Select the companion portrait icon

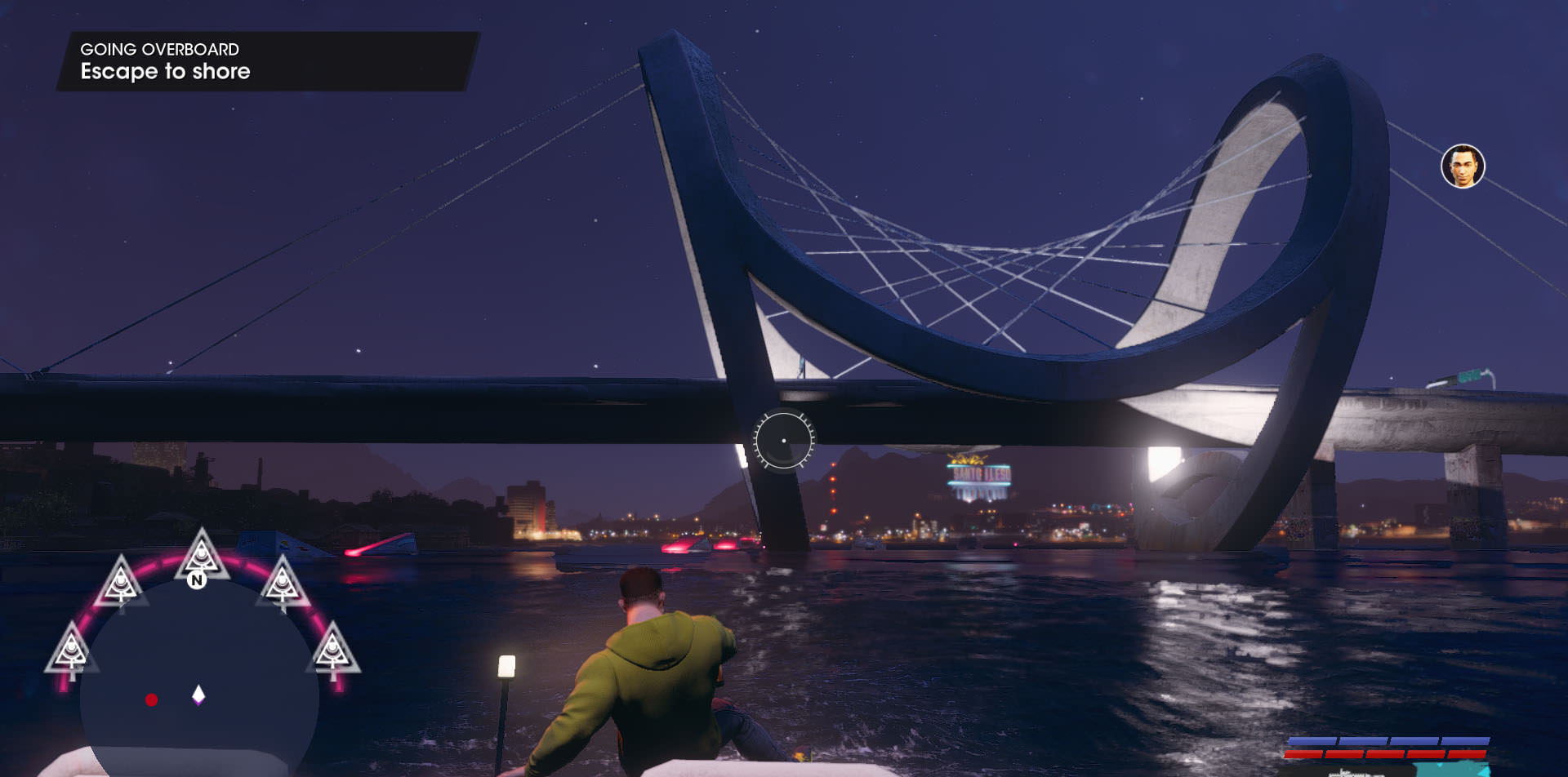point(1462,166)
